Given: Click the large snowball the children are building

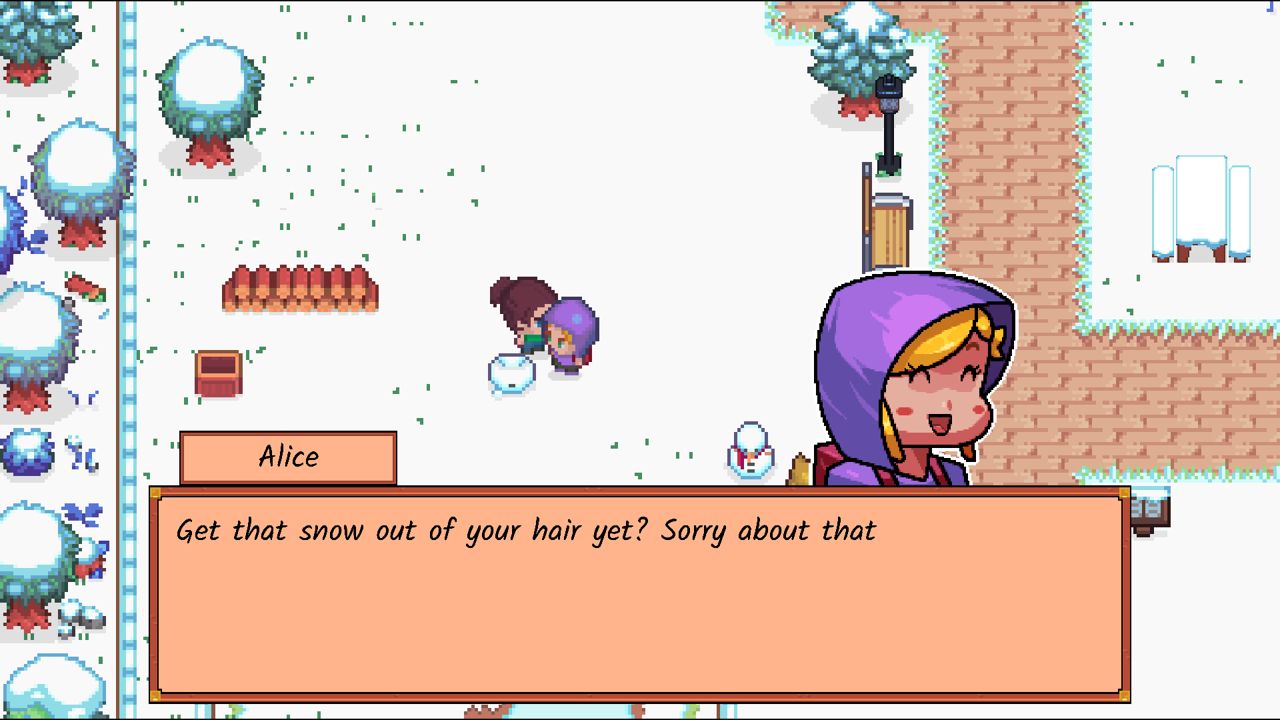Looking at the screenshot, I should point(510,375).
